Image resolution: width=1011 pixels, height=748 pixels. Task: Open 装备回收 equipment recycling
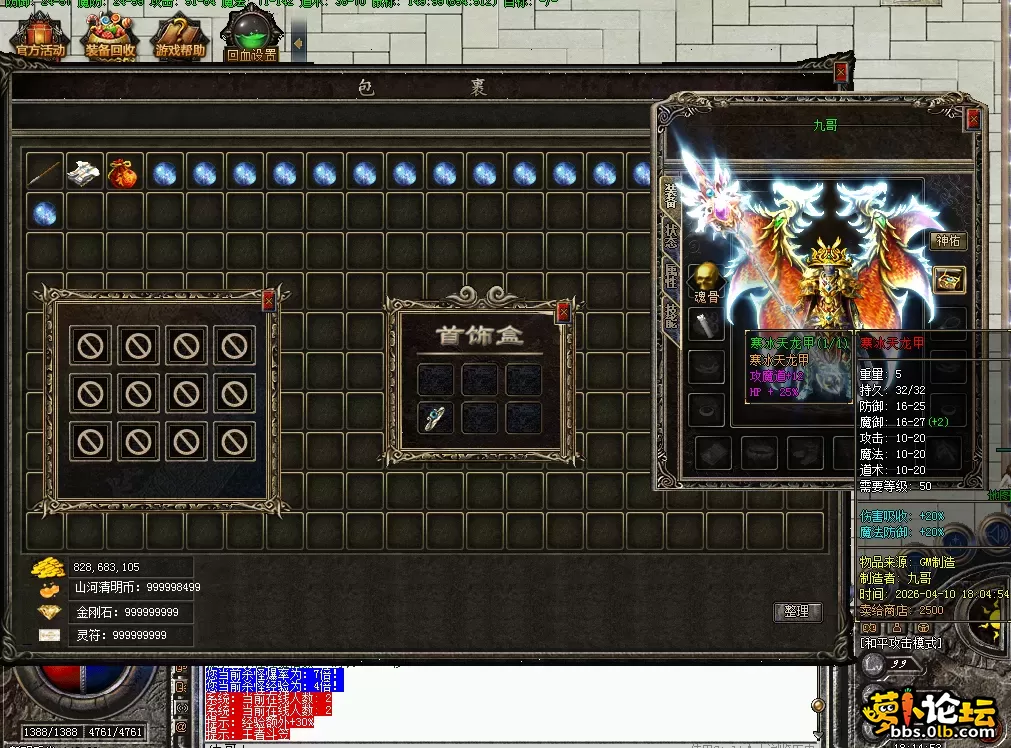(x=110, y=38)
